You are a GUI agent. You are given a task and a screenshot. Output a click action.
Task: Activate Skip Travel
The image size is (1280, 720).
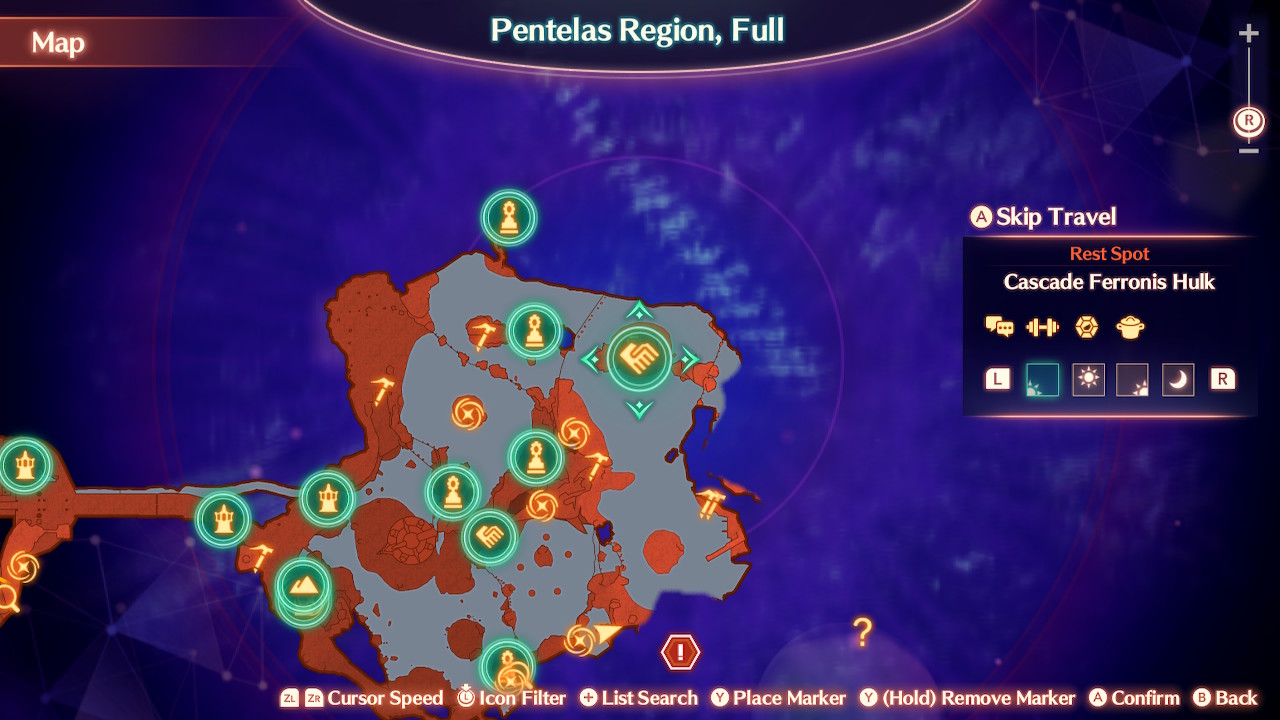click(x=1043, y=217)
